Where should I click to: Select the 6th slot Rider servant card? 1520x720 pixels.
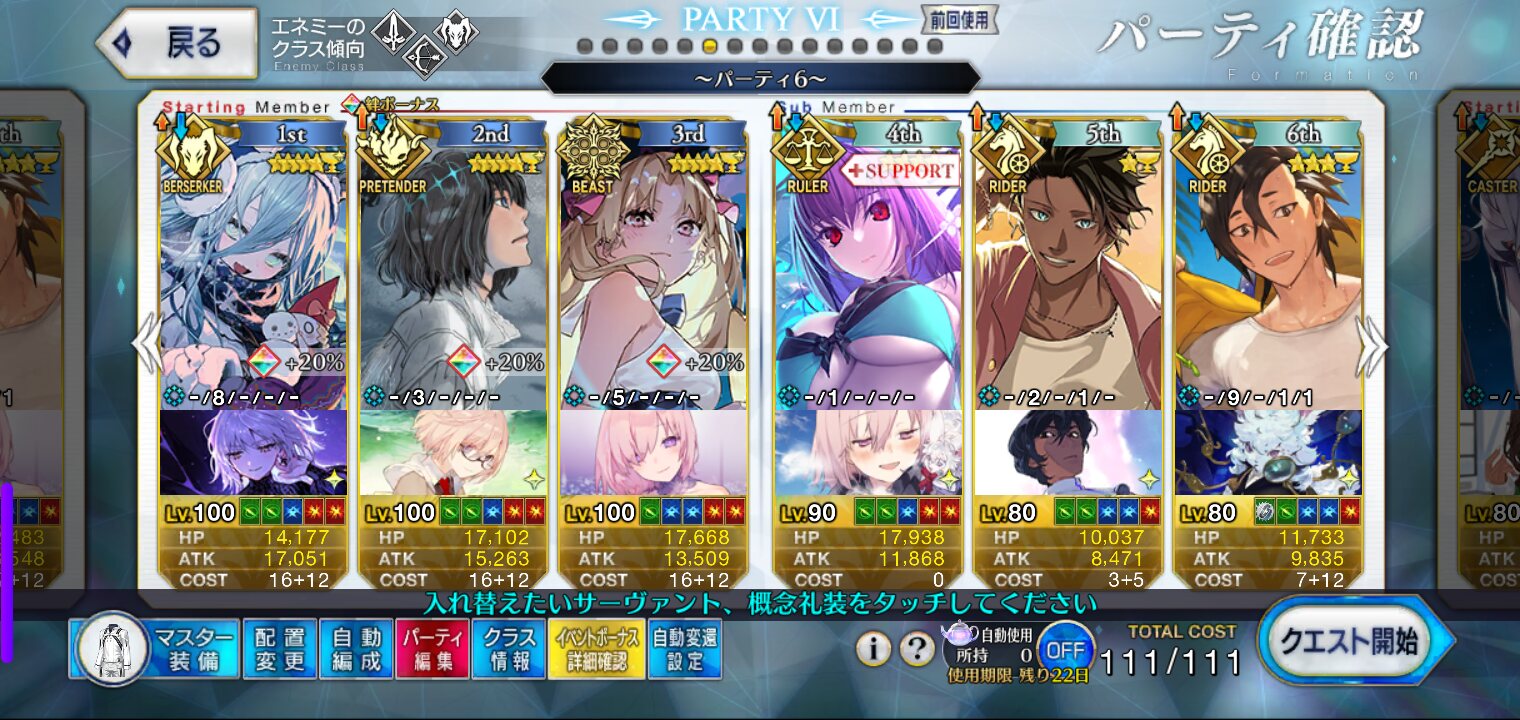click(x=1267, y=270)
